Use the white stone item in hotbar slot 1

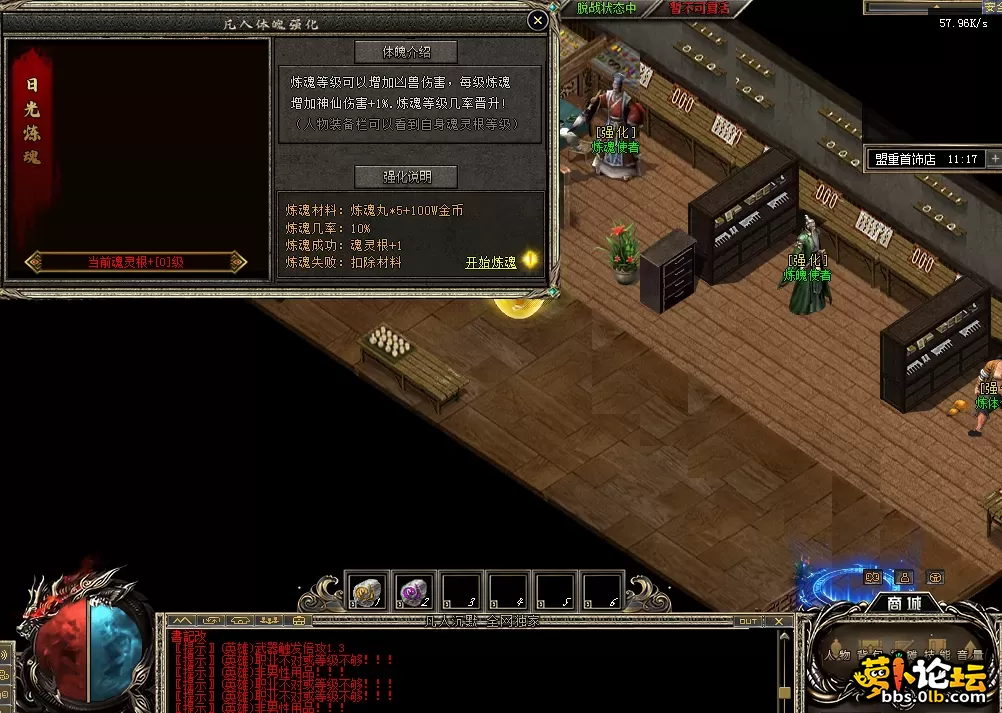[x=366, y=590]
